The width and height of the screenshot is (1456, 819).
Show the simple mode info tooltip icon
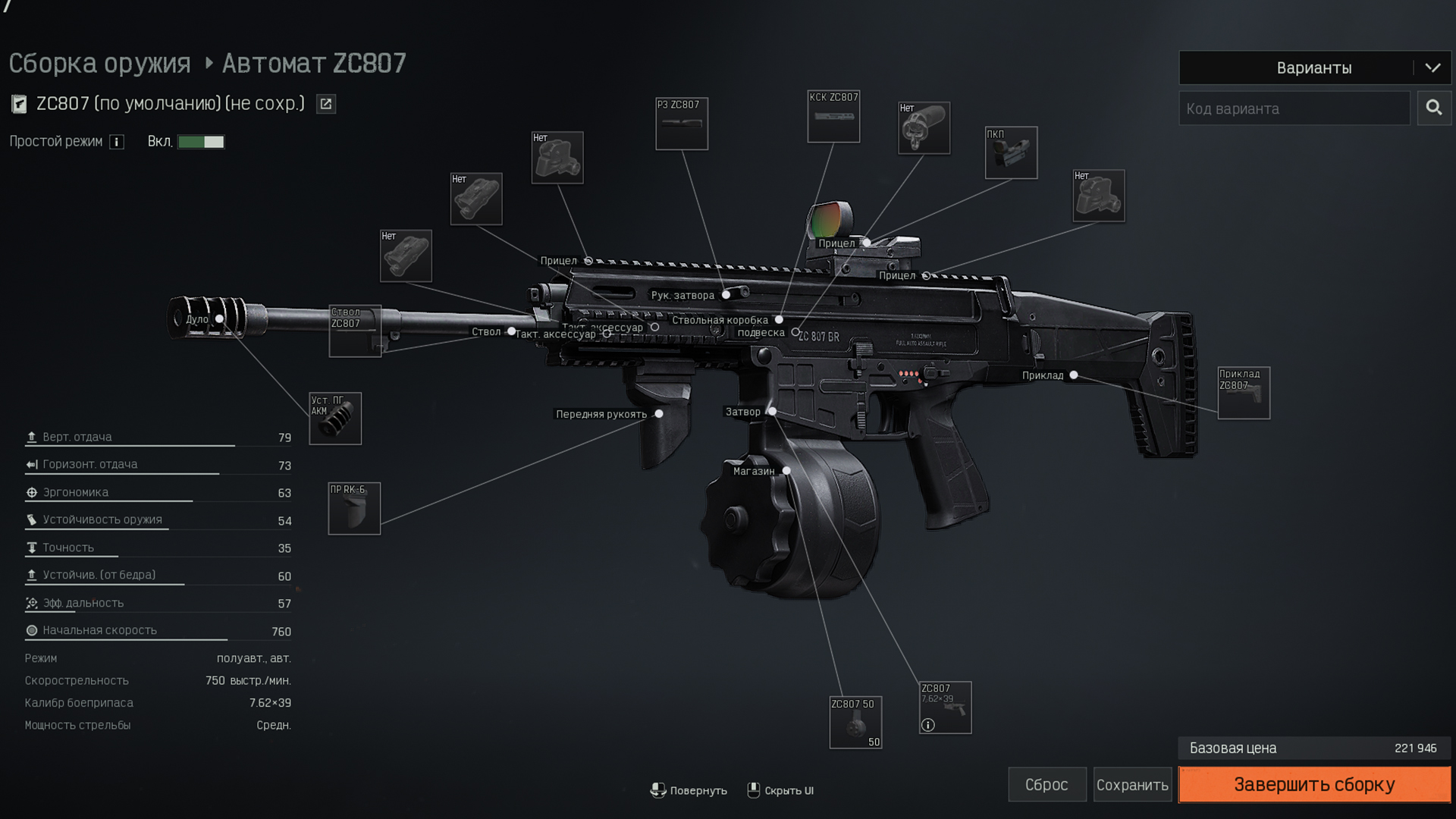(117, 142)
